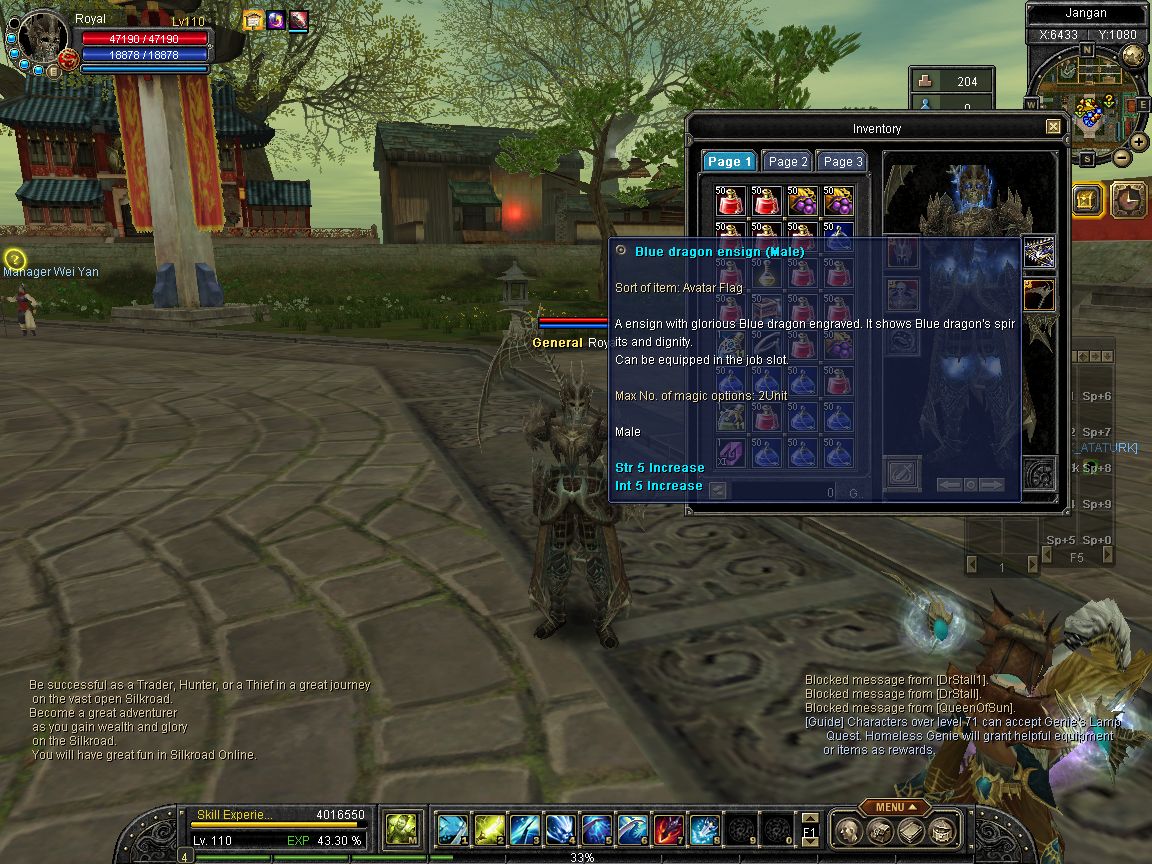1152x864 pixels.
Task: Open inventory Page 3 tab
Action: (842, 161)
